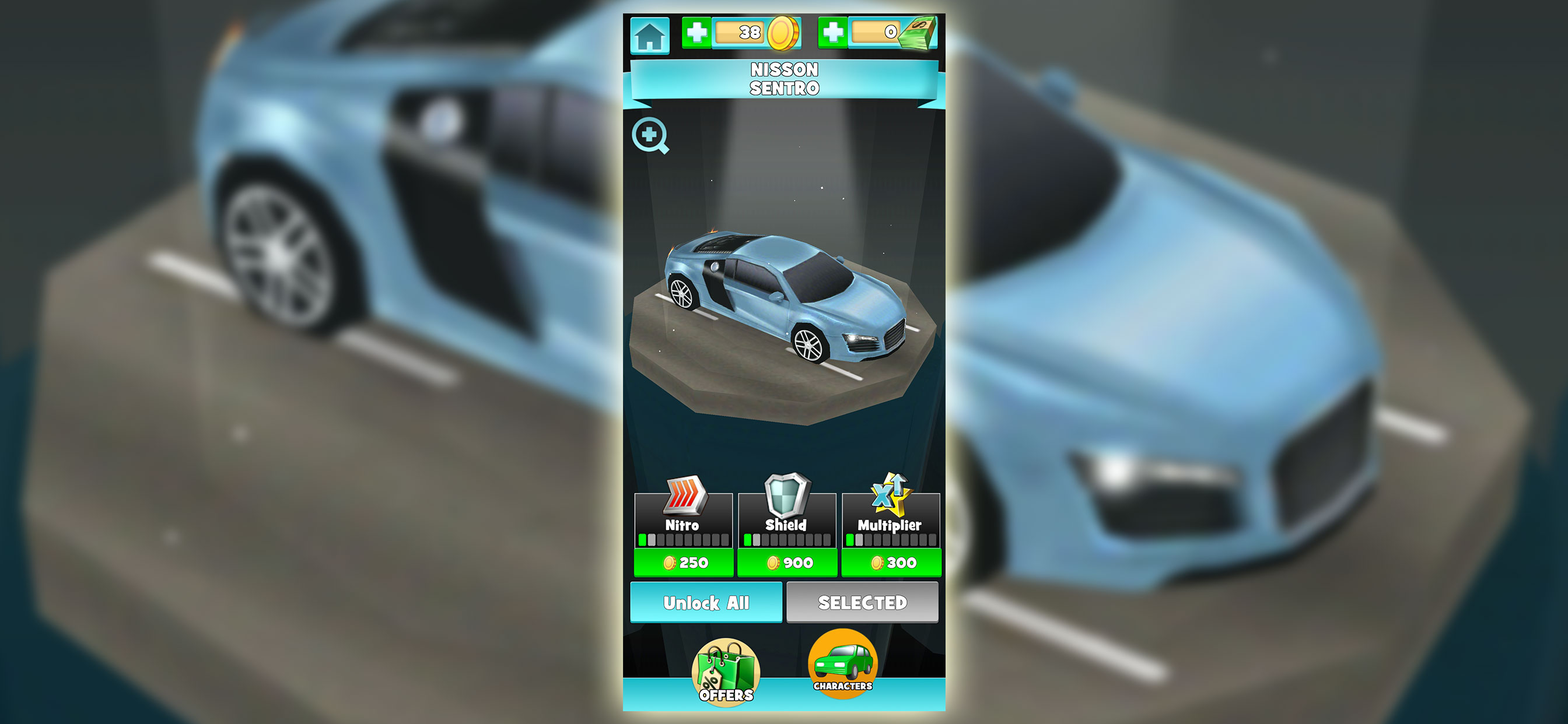This screenshot has height=724, width=1568.
Task: Open the Characters tab with the green car
Action: 843,665
